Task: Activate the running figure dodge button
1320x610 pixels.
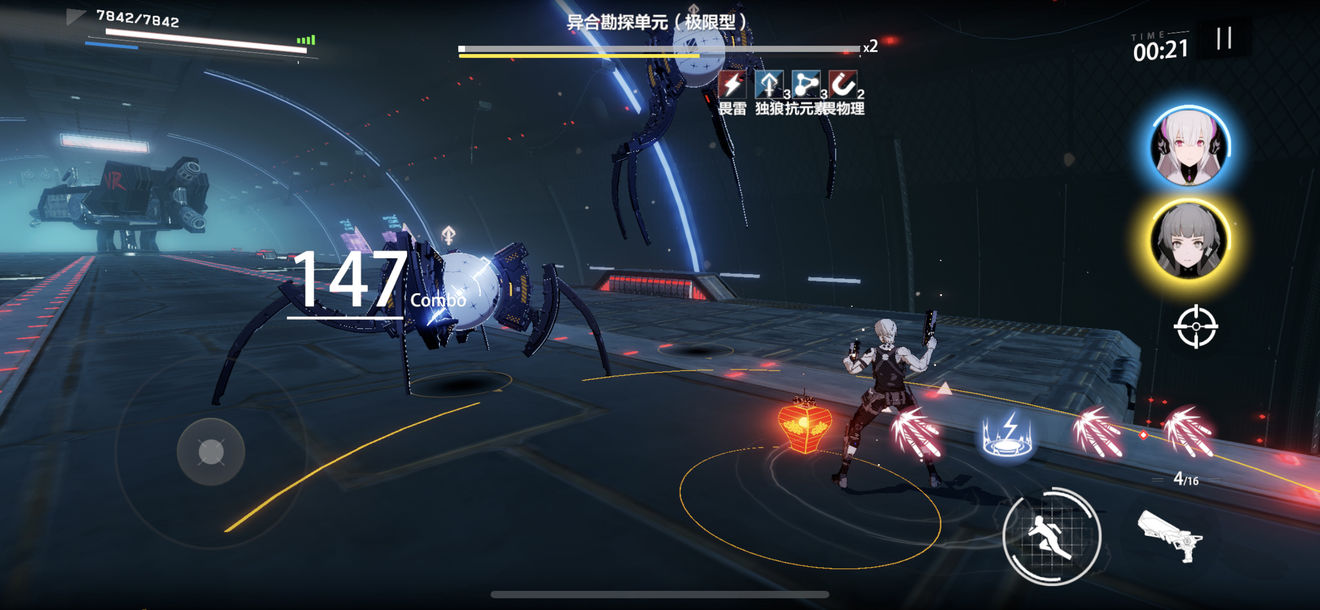Action: [1052, 536]
